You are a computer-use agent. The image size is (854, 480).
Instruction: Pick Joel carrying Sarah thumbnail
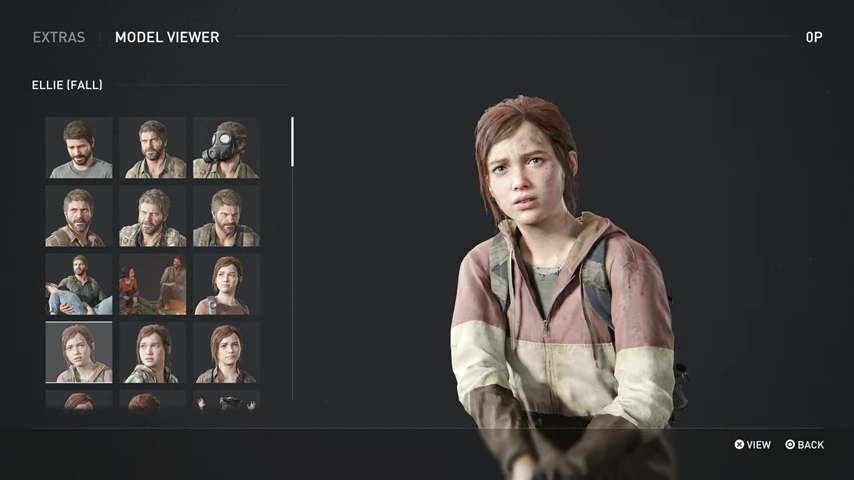(x=79, y=284)
